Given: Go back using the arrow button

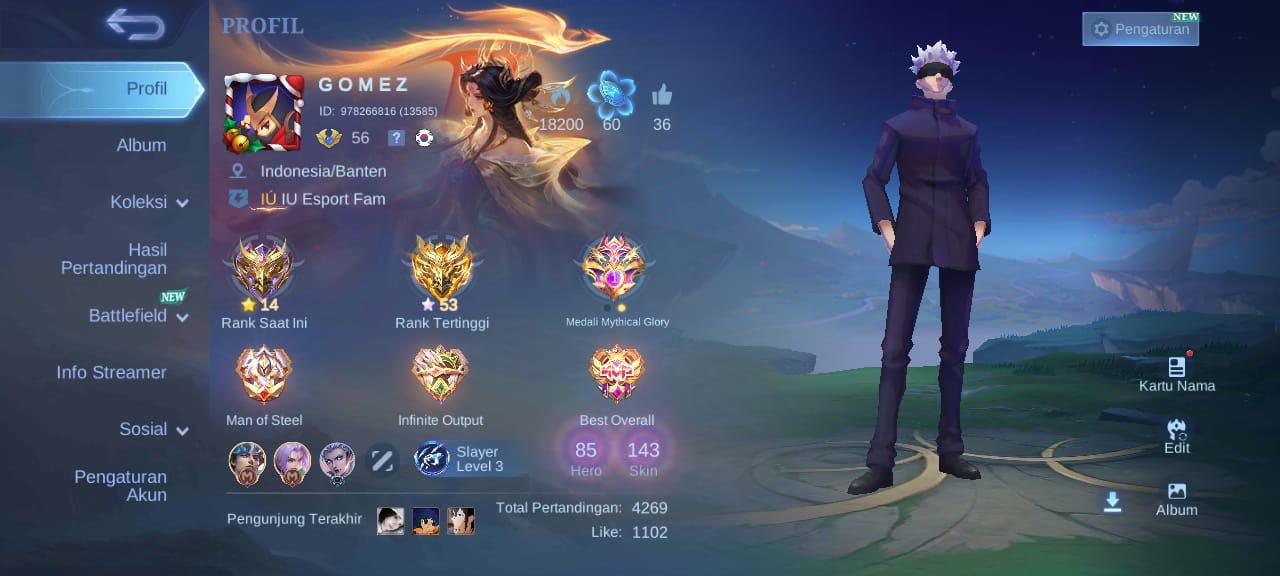Looking at the screenshot, I should (136, 24).
